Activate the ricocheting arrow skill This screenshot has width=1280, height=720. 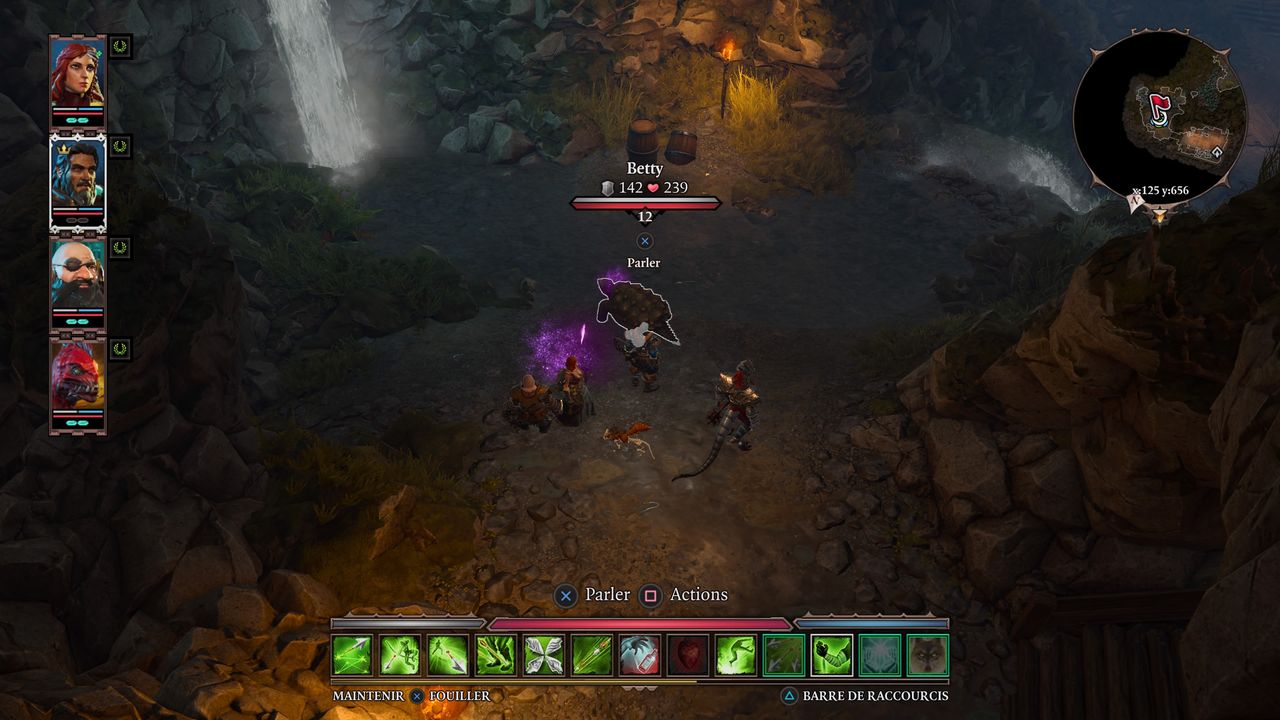point(352,655)
